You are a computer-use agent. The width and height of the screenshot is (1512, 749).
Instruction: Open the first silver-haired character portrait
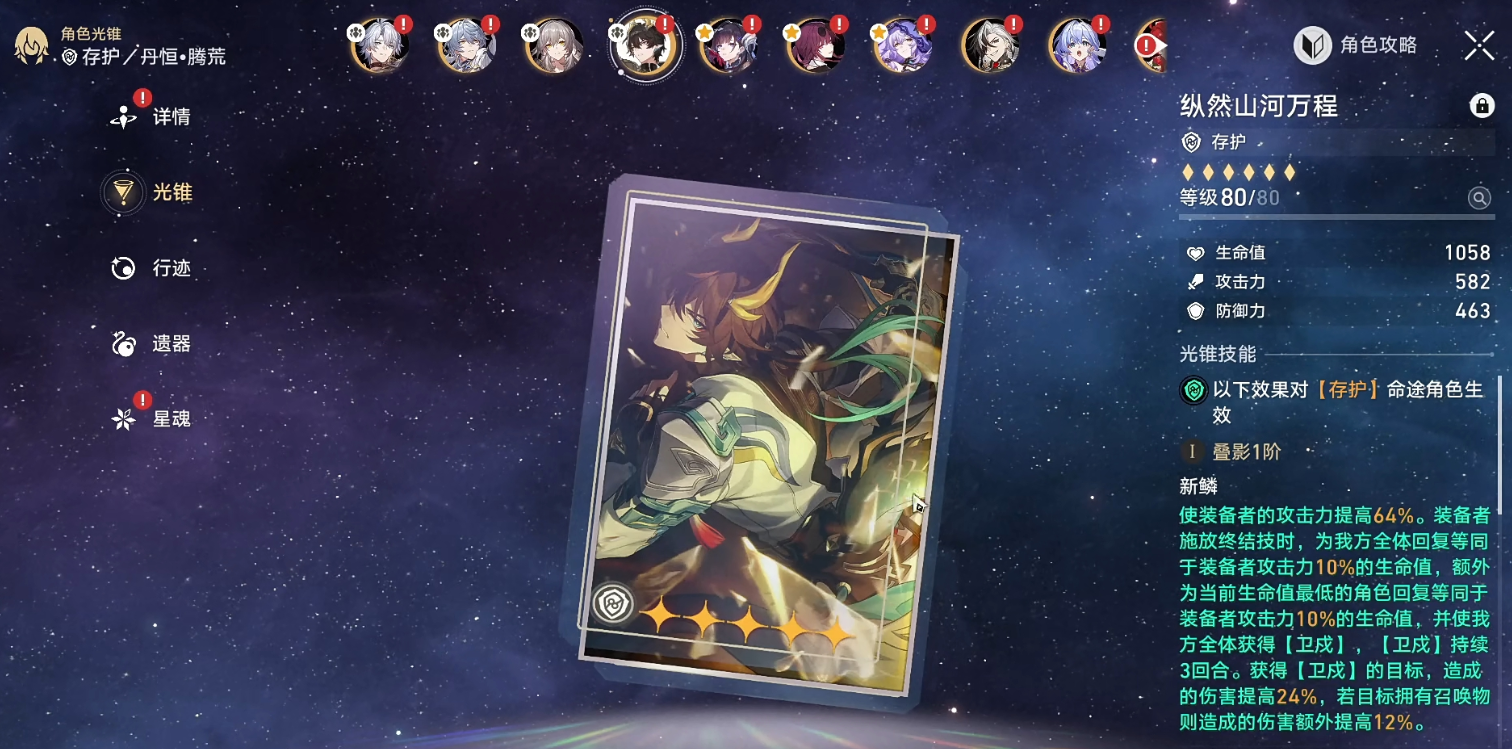(x=380, y=44)
